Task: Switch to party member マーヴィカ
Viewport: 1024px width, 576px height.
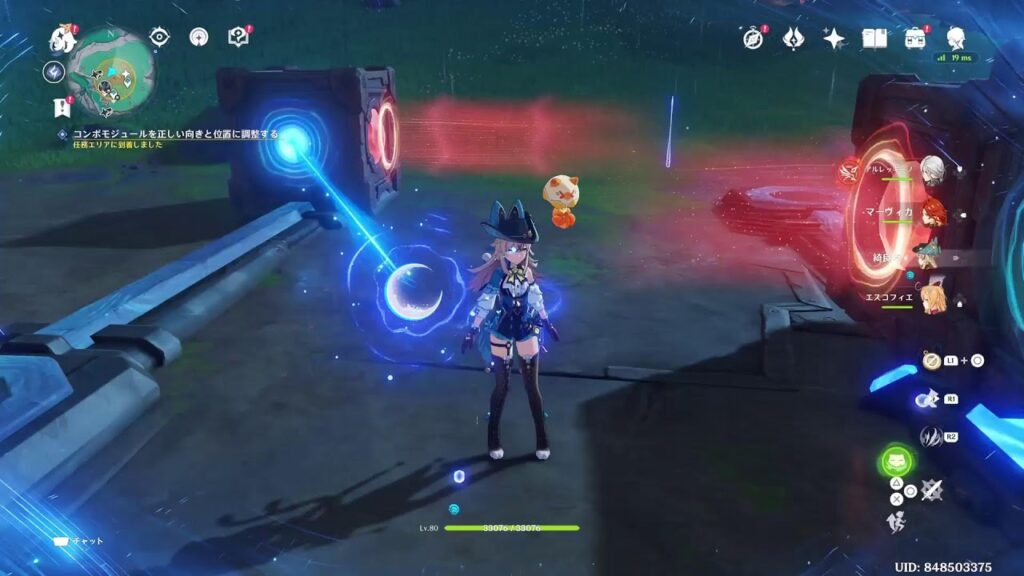Action: coord(931,212)
